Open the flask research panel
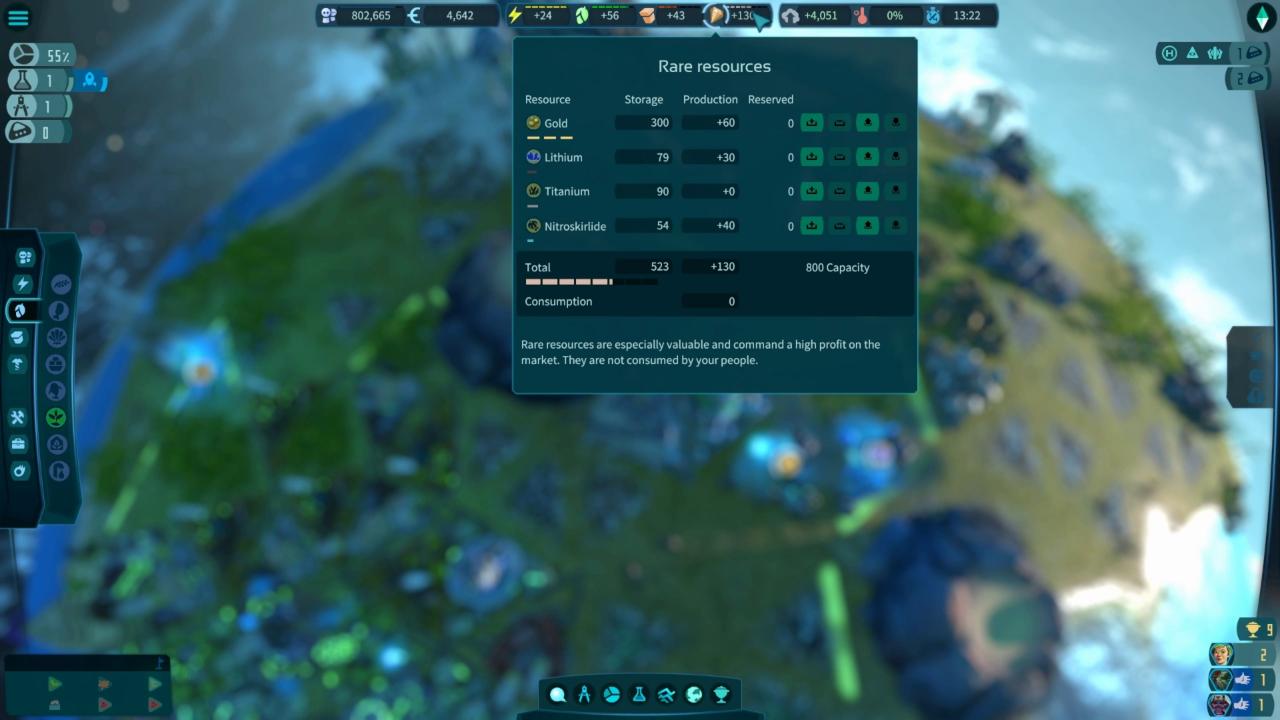 [x=639, y=695]
